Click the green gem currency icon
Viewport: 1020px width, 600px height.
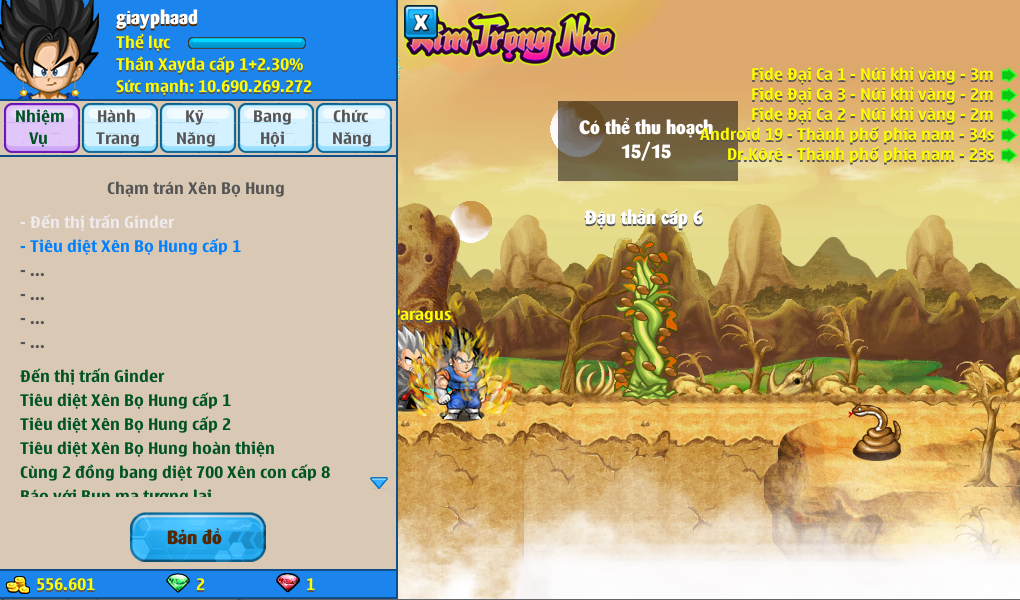point(177,583)
